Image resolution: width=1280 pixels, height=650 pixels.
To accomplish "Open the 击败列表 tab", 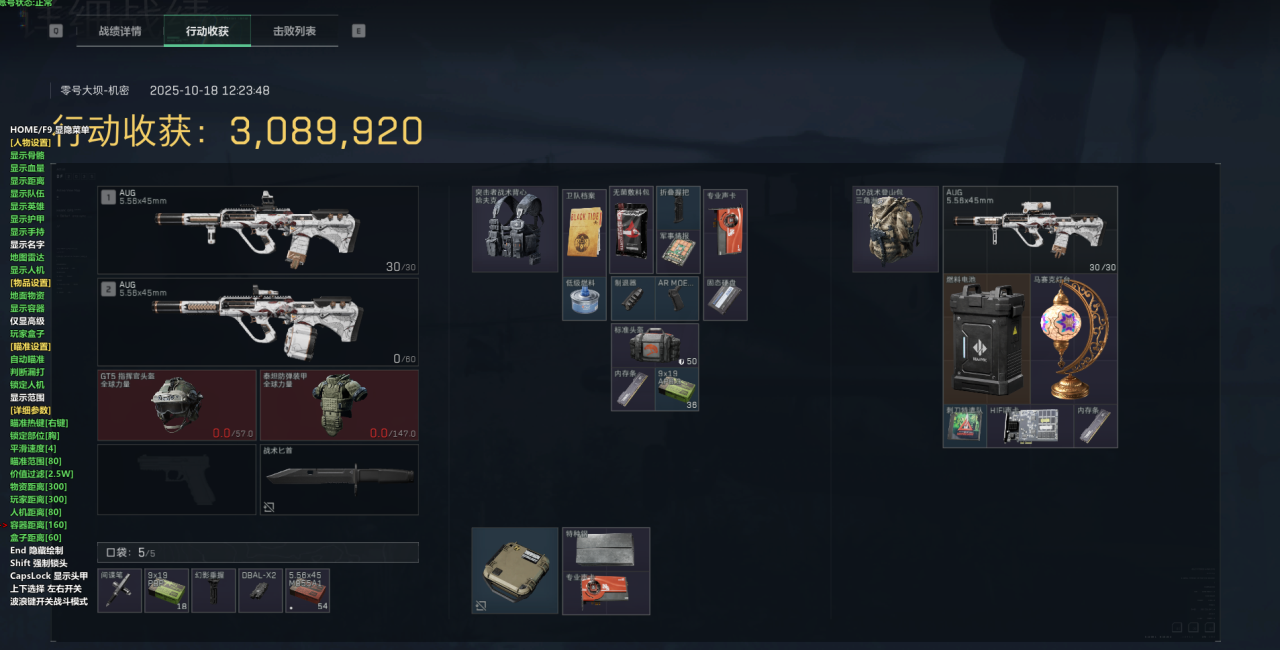I will [x=294, y=31].
